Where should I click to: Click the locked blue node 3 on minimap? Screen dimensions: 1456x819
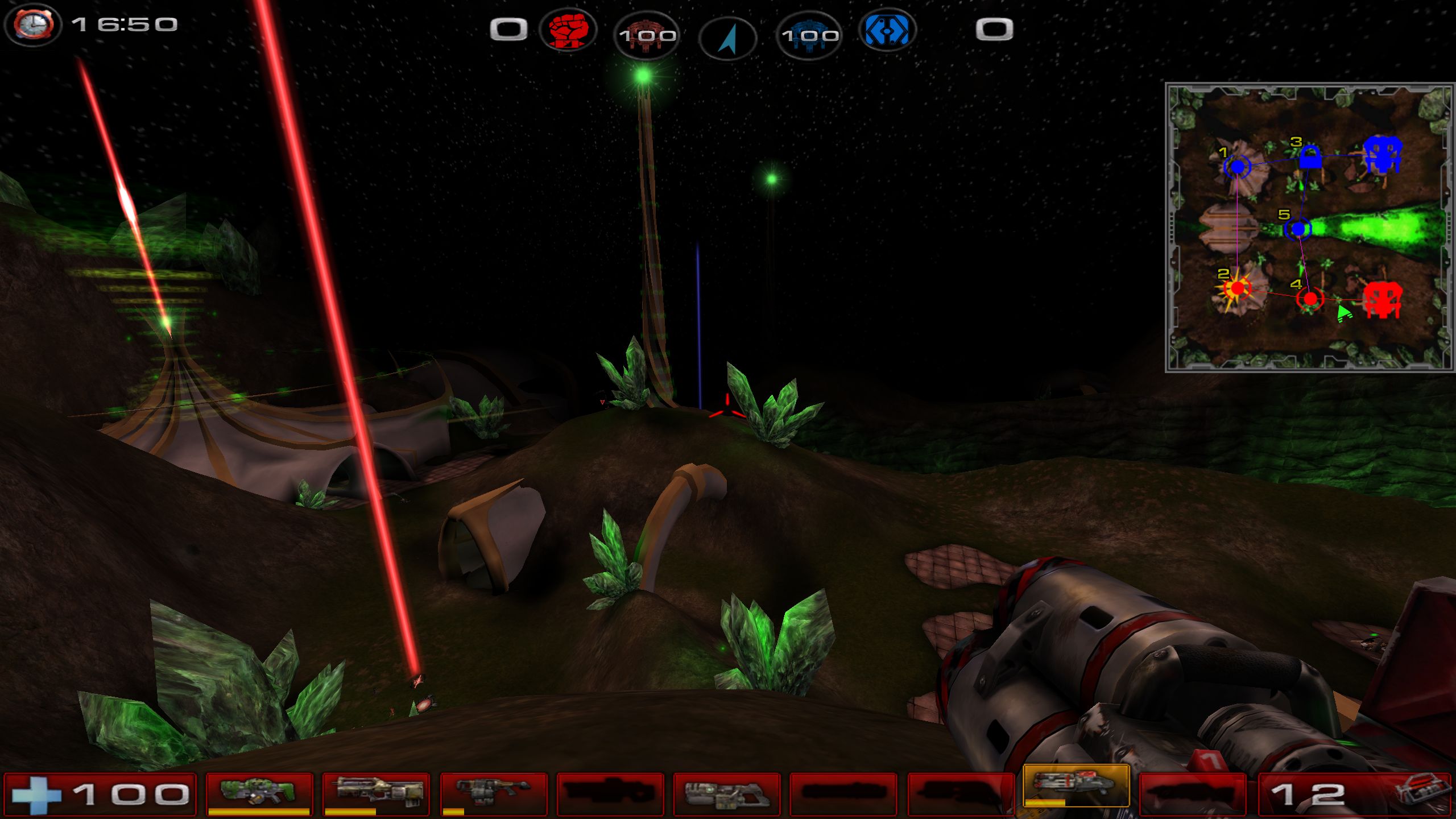[x=1309, y=158]
